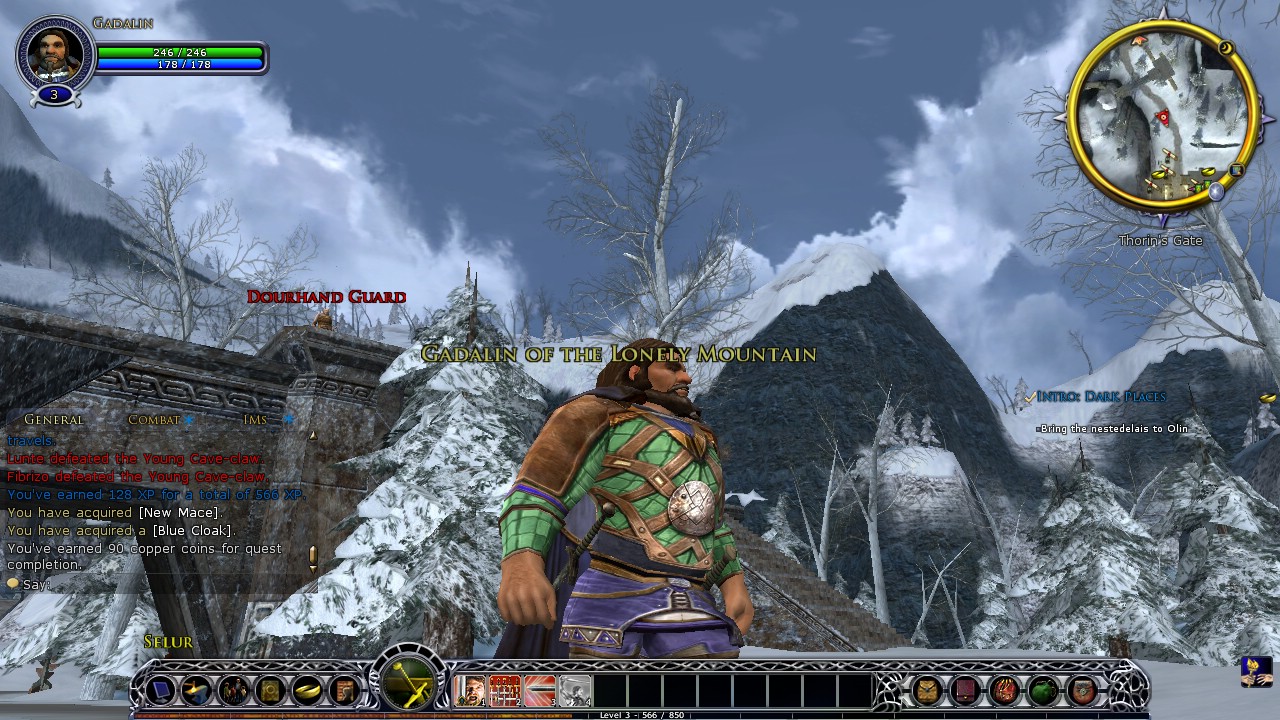The image size is (1280, 720).
Task: Toggle the crossed-sword auto-attack button
Action: pos(410,684)
